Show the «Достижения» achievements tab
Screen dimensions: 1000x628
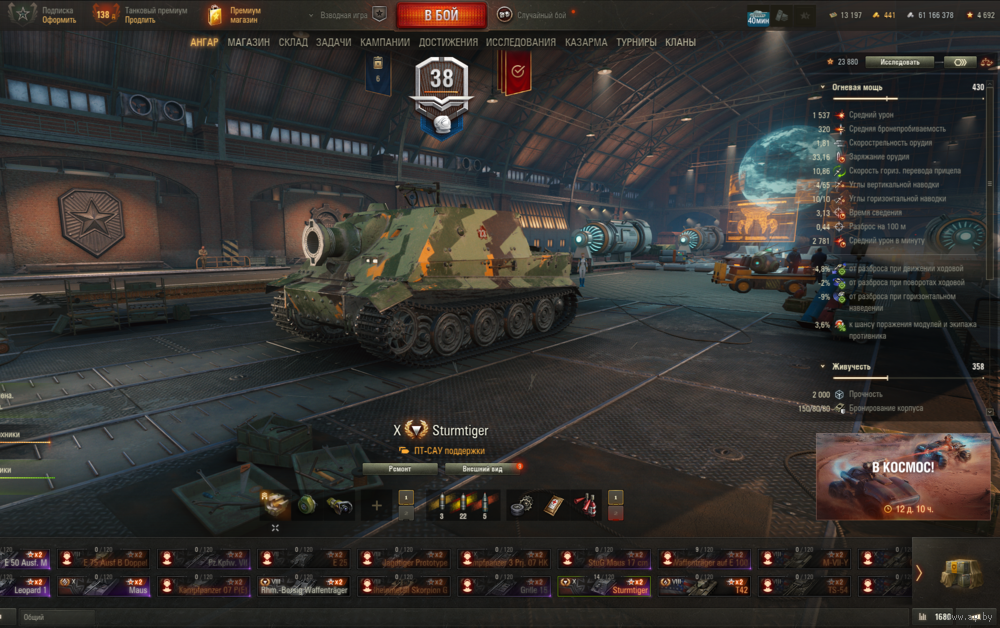[x=448, y=43]
